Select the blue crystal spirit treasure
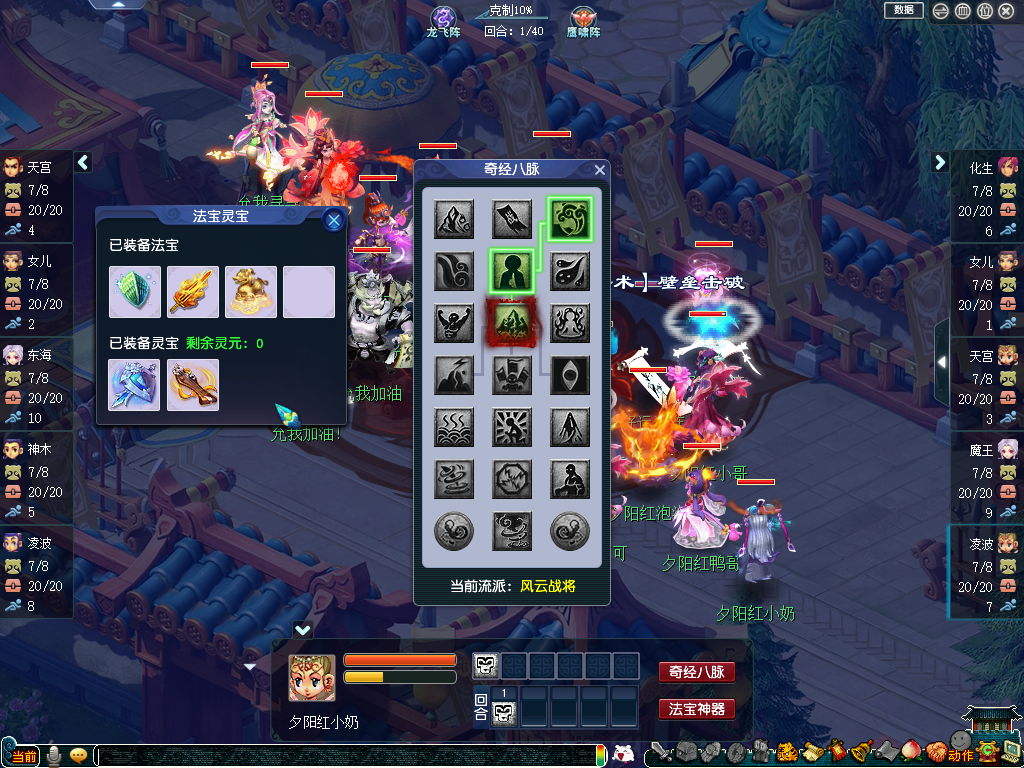Image resolution: width=1024 pixels, height=768 pixels. pos(135,385)
